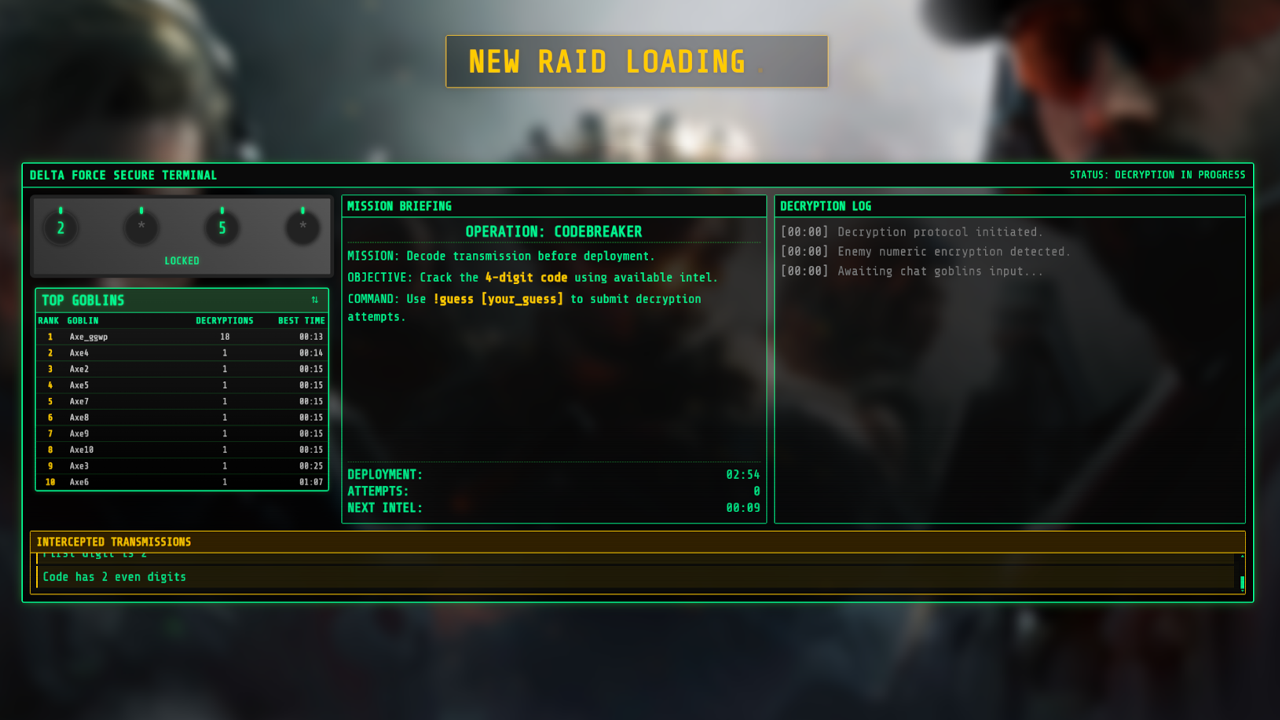Select the Axe3 goblin row
The image size is (1280, 720).
[182, 466]
